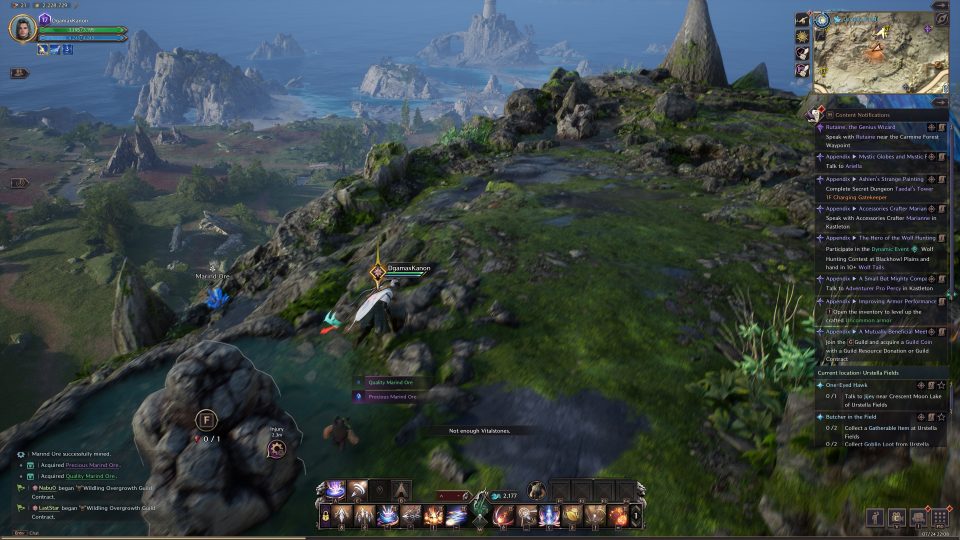This screenshot has width=960, height=540.
Task: Open the Ashien's Strange Painting quest entry
Action: pyautogui.click(x=874, y=179)
